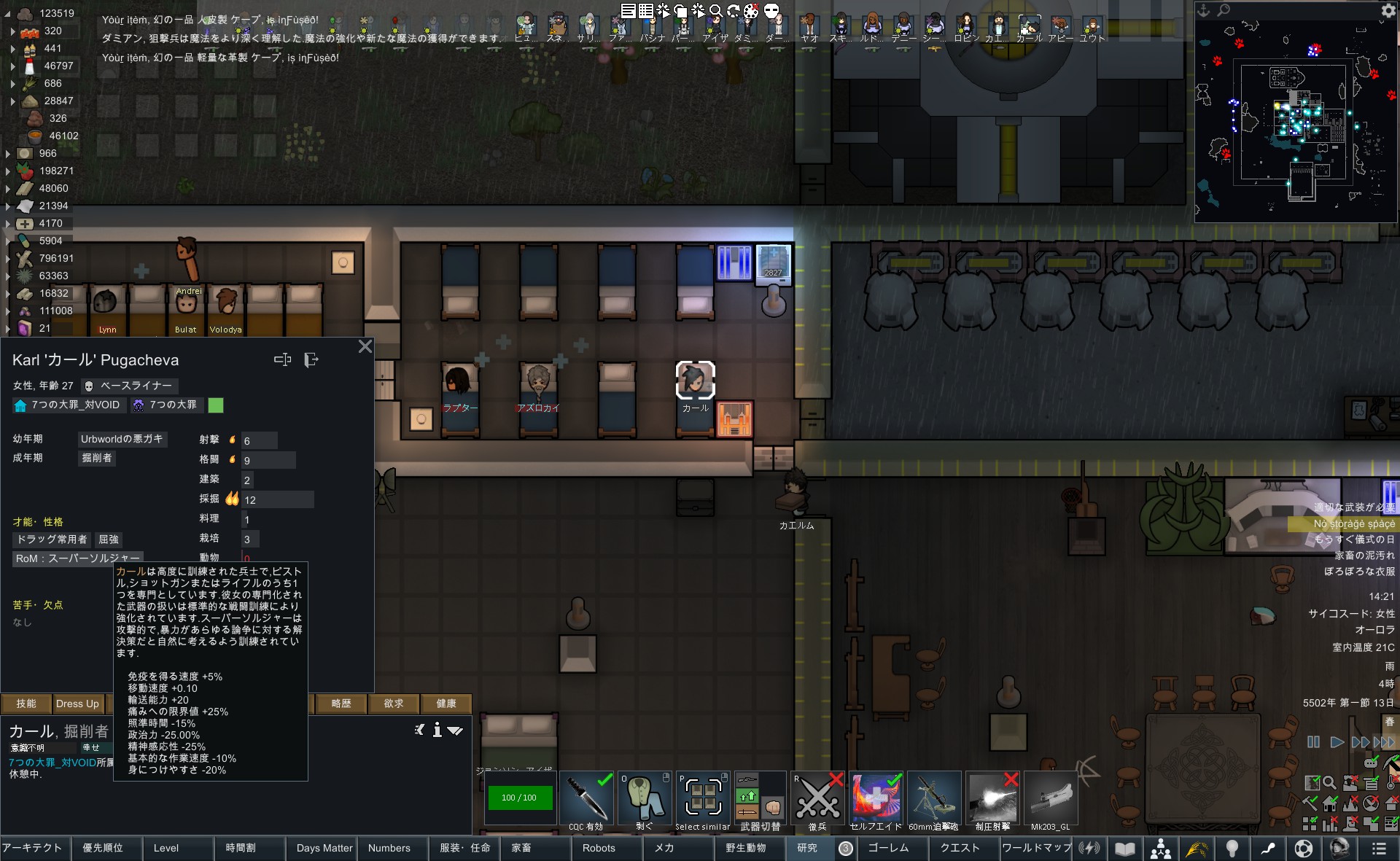Select the Mk203_GL grenade launcher
The image size is (1400, 861).
[1050, 800]
